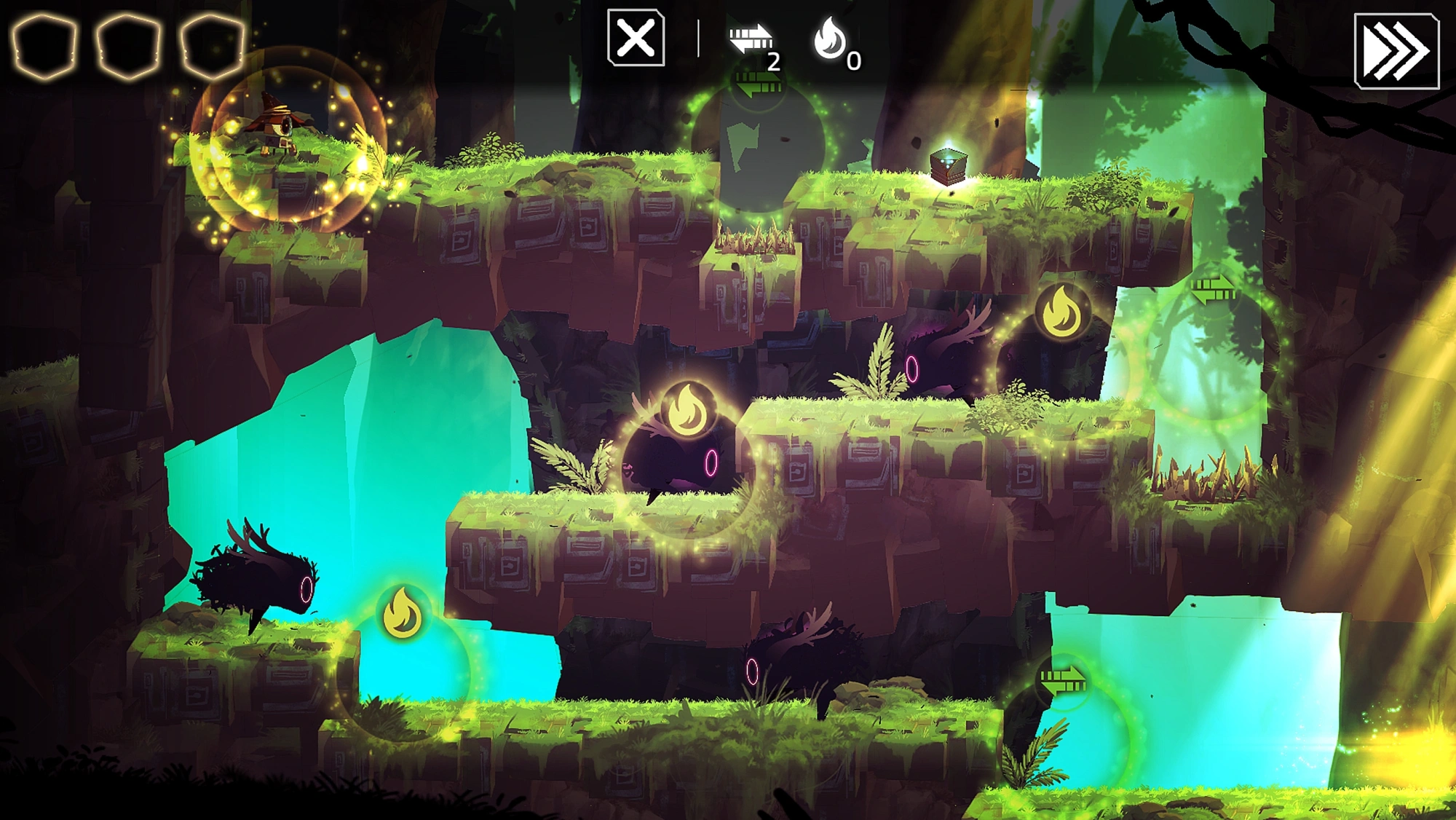Select the swap arrows ability
The height and width of the screenshot is (820, 1456).
[751, 39]
